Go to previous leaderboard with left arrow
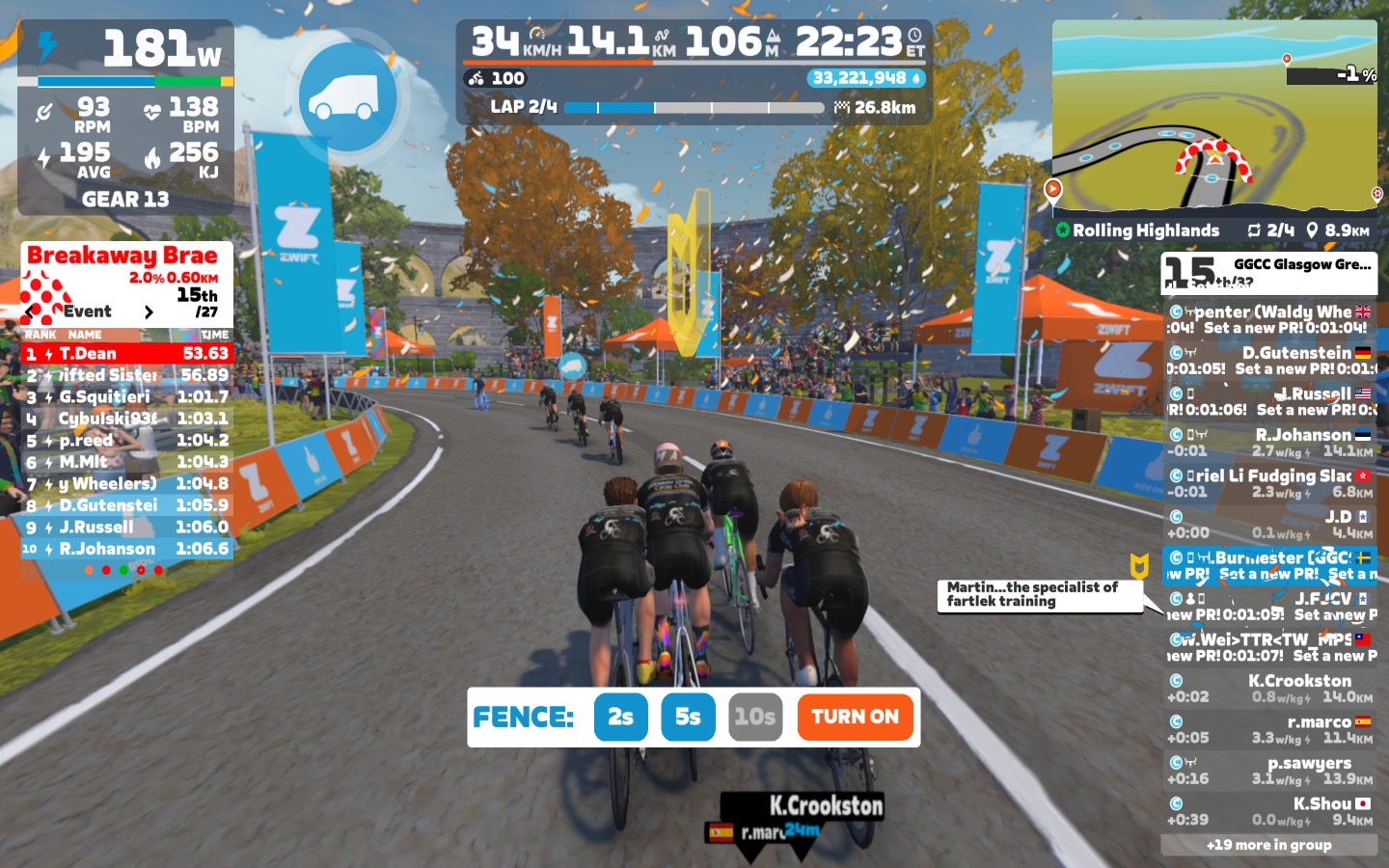Viewport: 1389px width, 868px height. click(31, 312)
